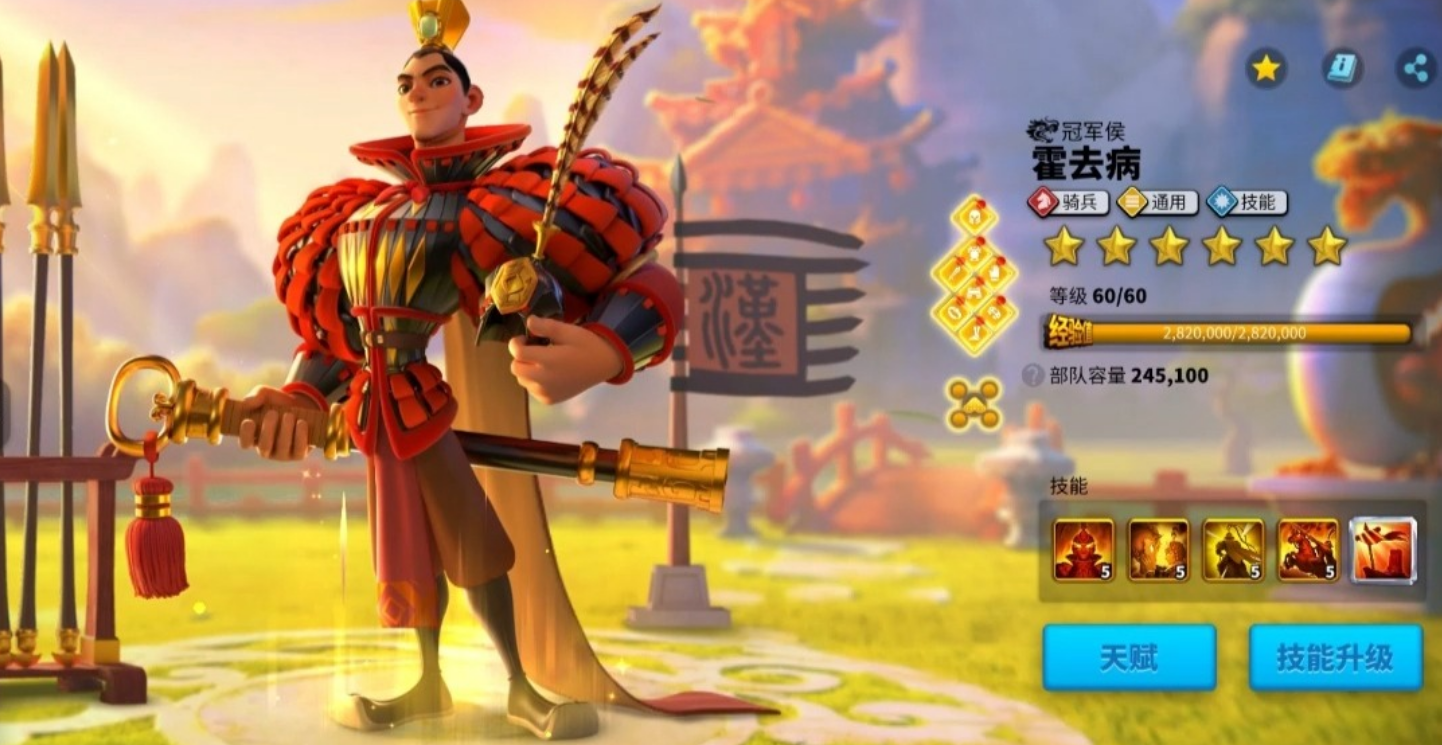
Task: Select the red armored warrior skill
Action: tap(1083, 549)
